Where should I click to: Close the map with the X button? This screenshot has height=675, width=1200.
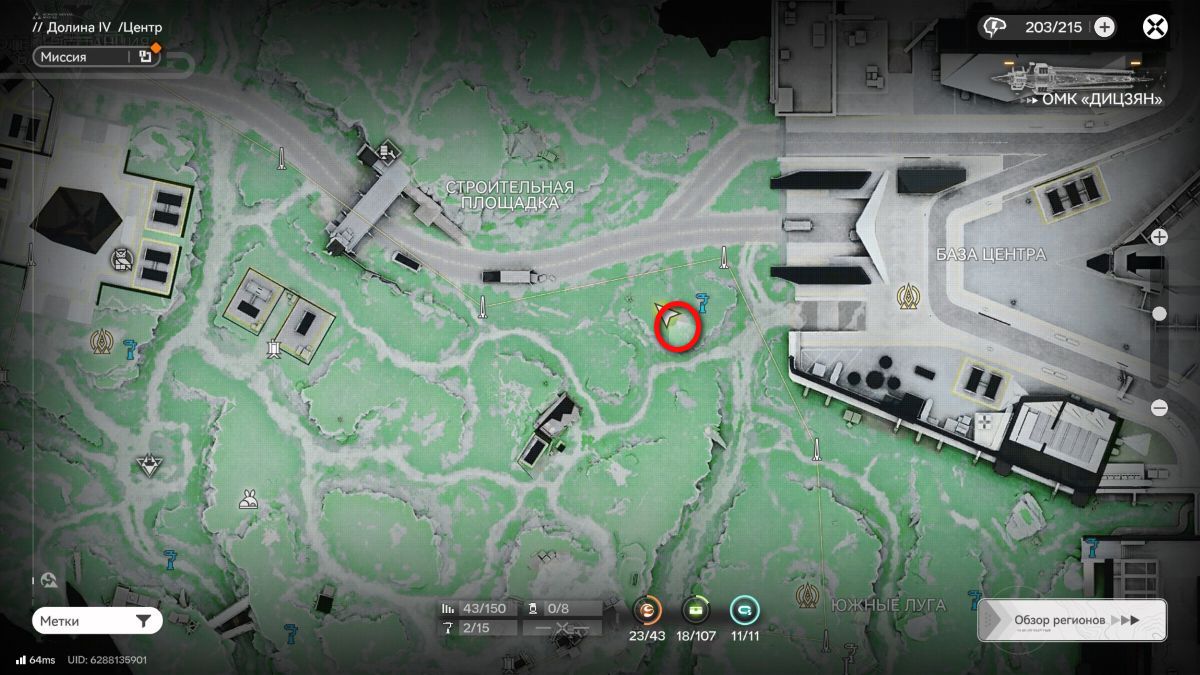(1156, 27)
